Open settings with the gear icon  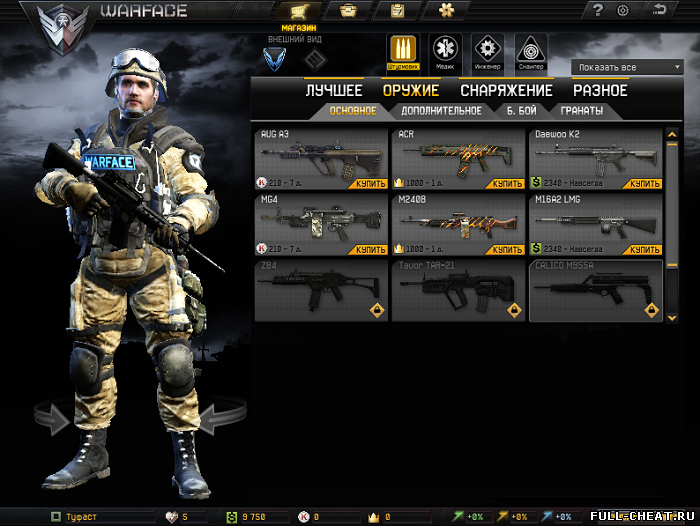click(623, 11)
